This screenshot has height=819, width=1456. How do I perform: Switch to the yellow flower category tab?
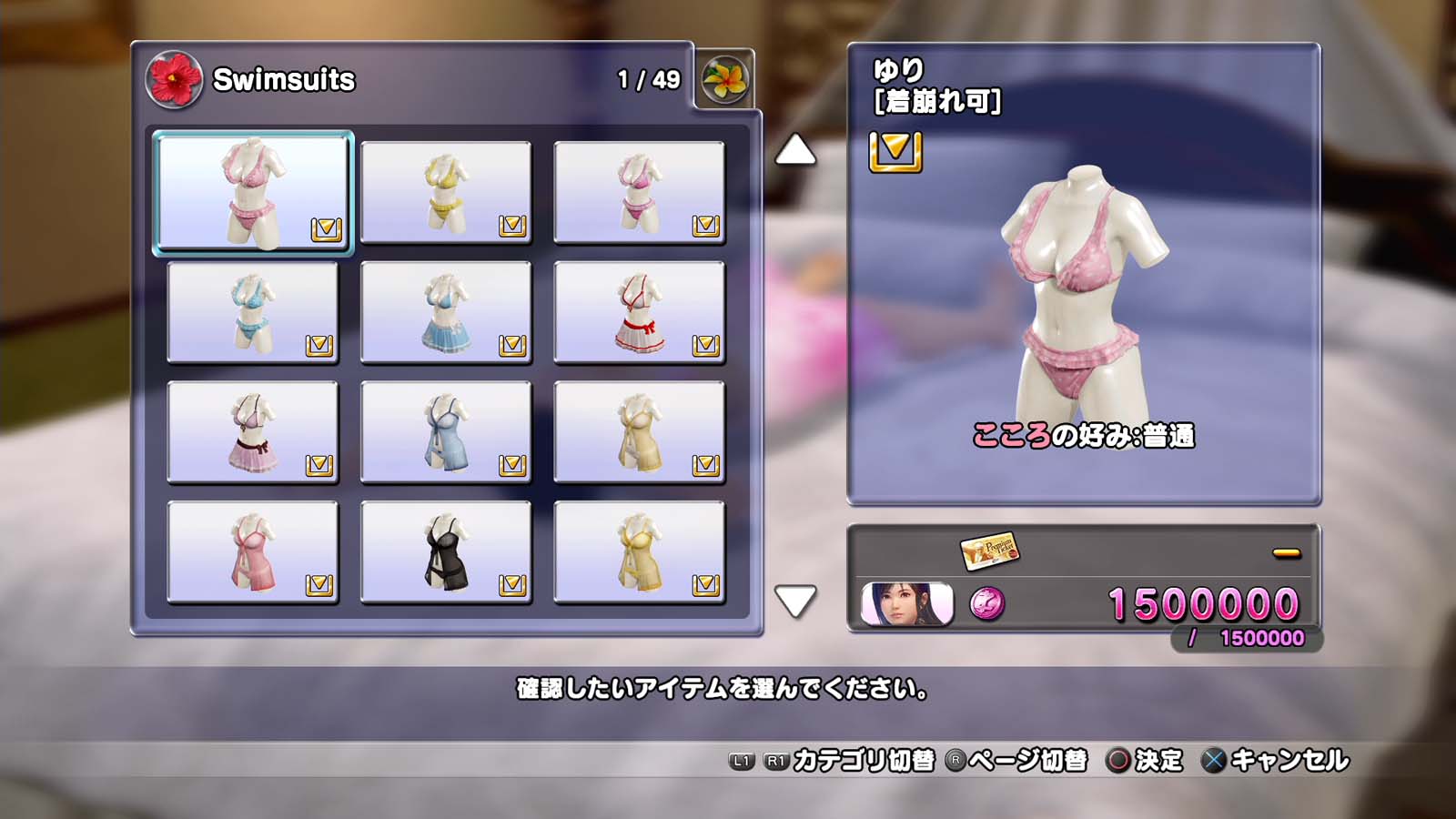click(x=724, y=80)
